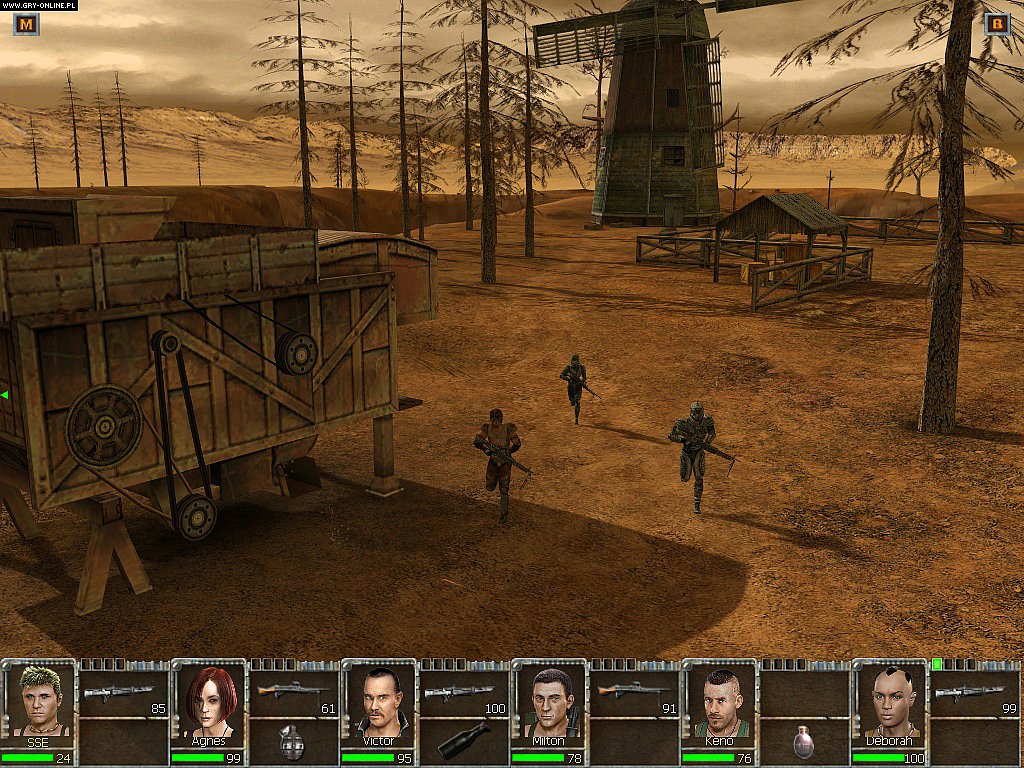Open the M button in the top-left corner
1024x768 pixels.
26,24
